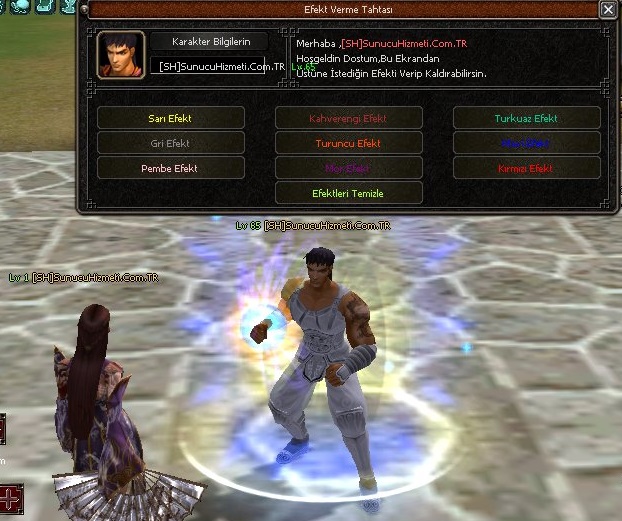
Task: Apply the Turkuaz Efekt
Action: [x=526, y=118]
